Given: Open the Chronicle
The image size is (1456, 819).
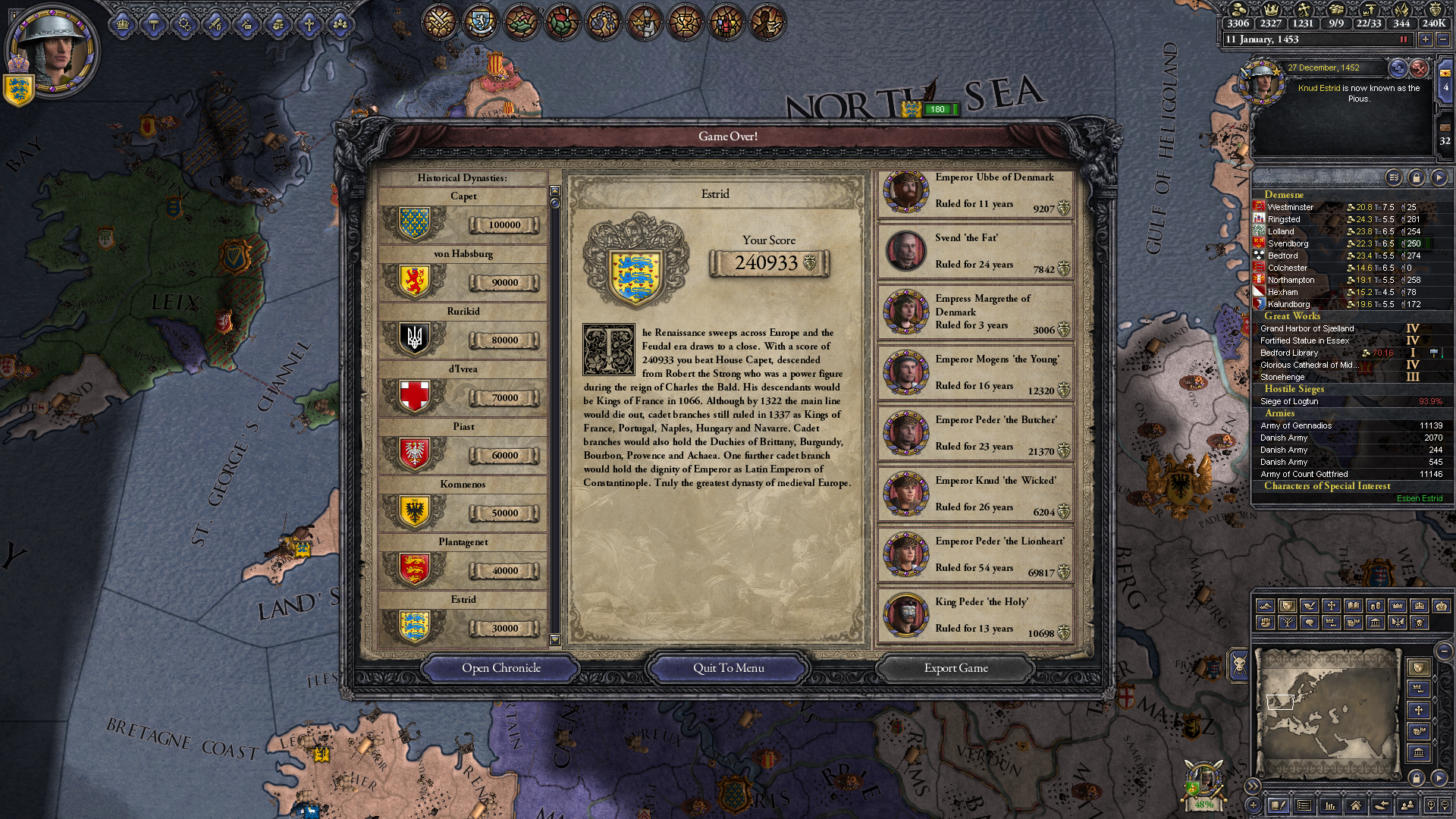Looking at the screenshot, I should click(x=501, y=668).
